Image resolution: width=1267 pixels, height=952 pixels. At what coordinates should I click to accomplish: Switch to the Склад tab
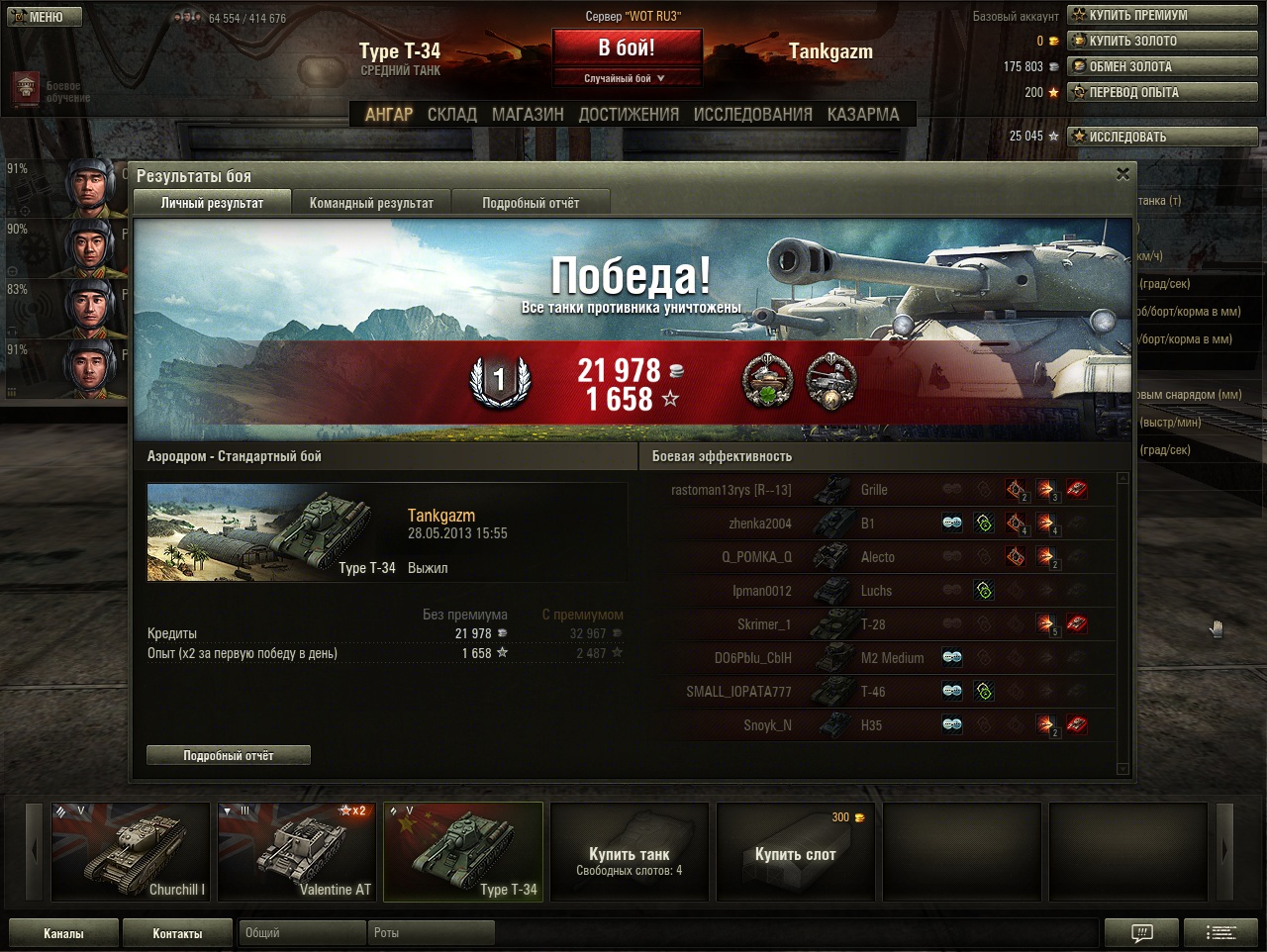tap(452, 115)
